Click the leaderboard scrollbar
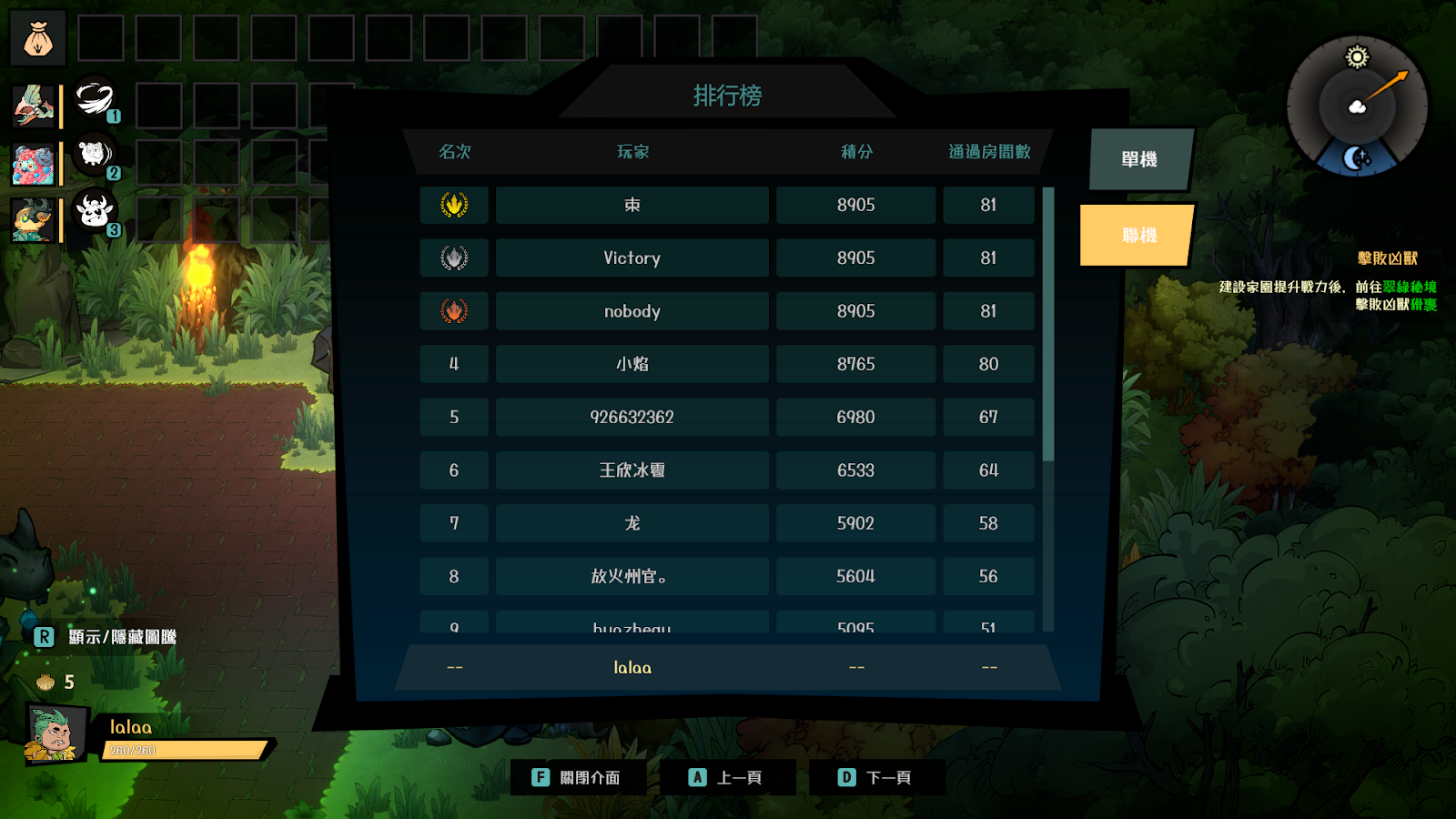 [1048, 323]
